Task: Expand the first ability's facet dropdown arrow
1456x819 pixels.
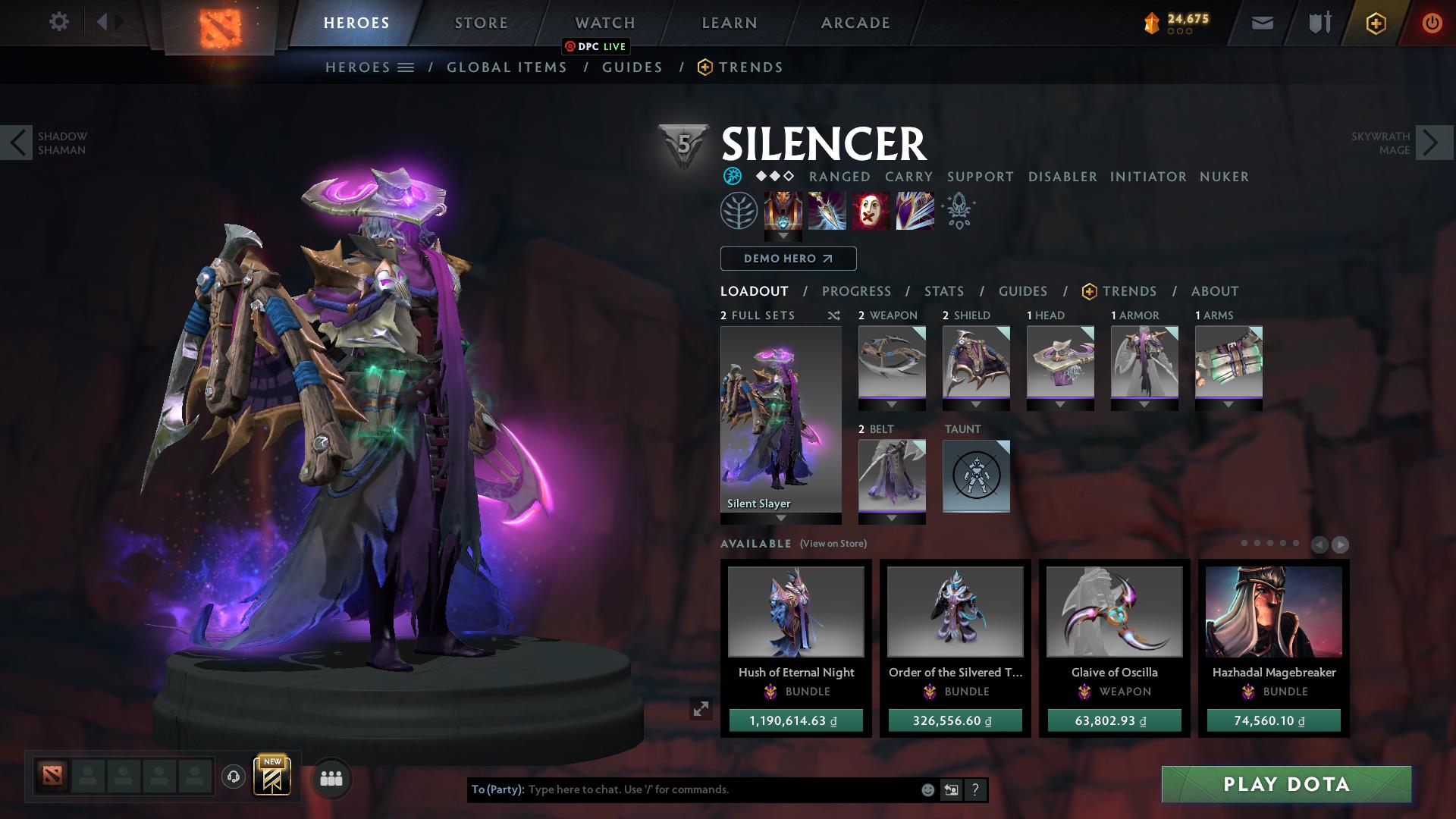Action: (x=782, y=237)
